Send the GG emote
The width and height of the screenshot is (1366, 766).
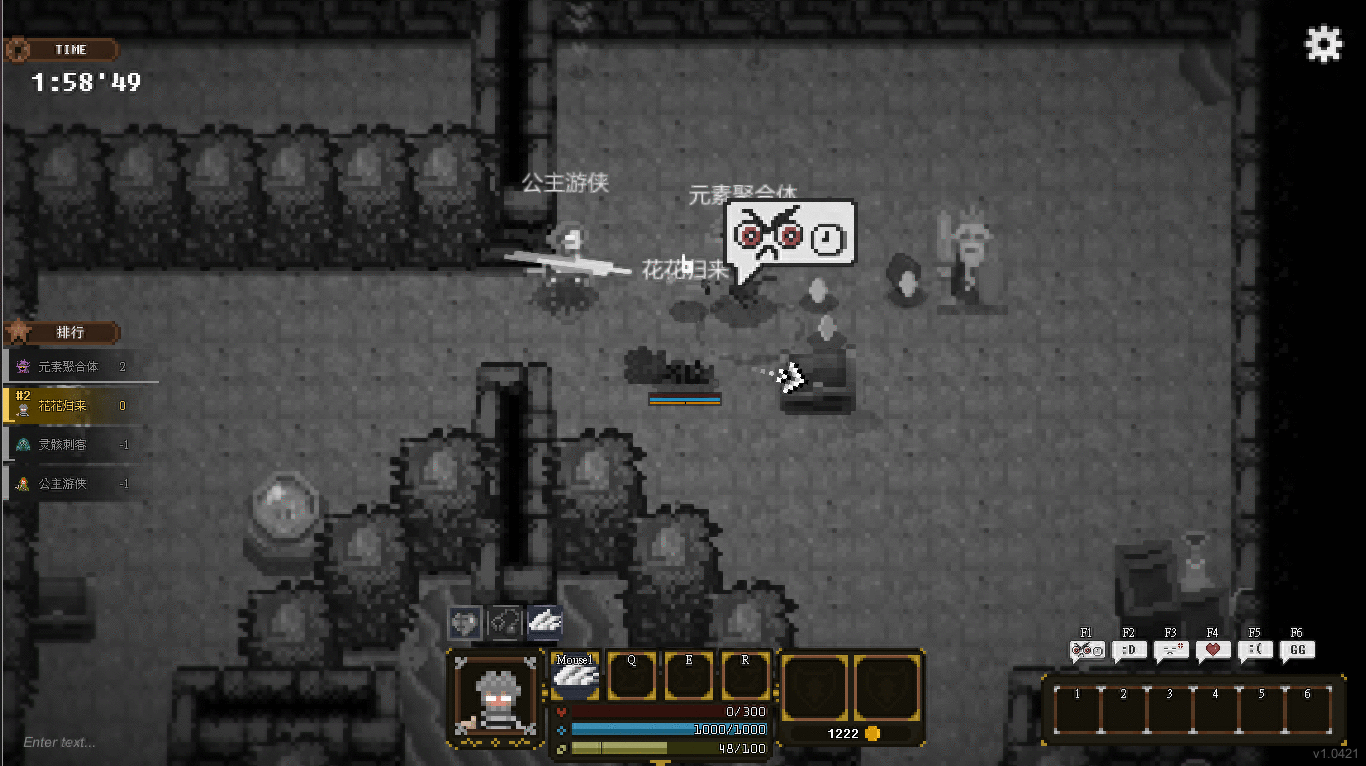tap(1297, 651)
